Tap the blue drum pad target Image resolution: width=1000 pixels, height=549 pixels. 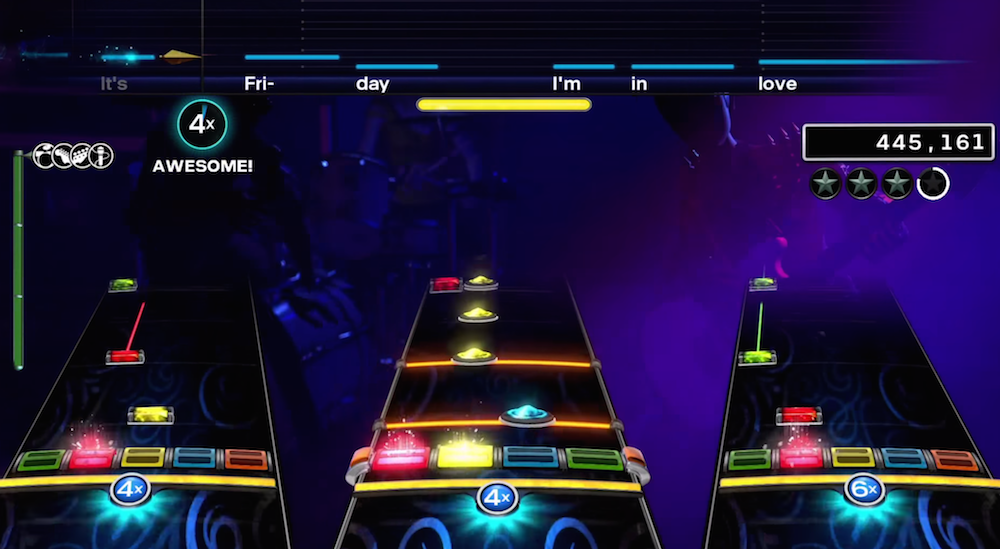click(530, 457)
